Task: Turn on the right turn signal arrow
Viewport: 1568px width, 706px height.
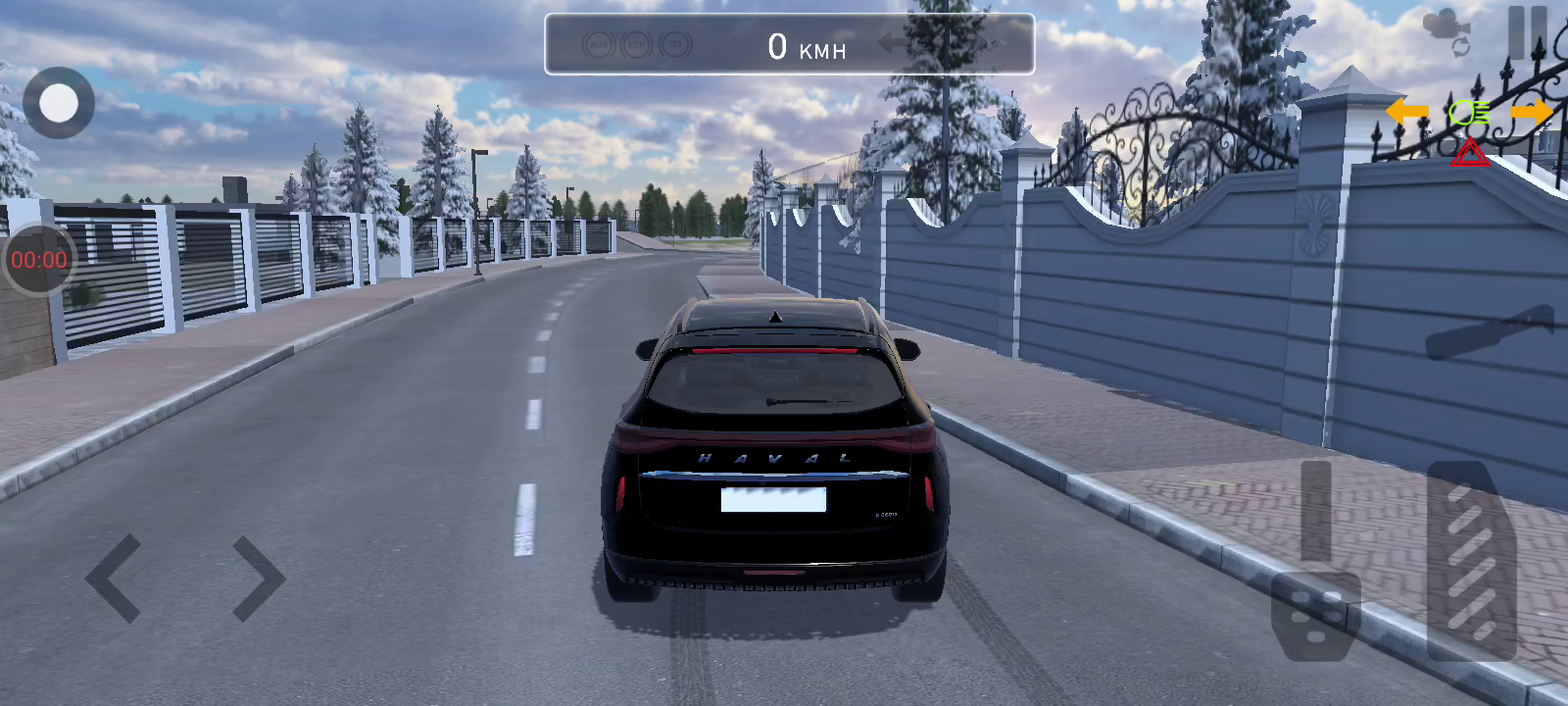Action: tap(1531, 112)
